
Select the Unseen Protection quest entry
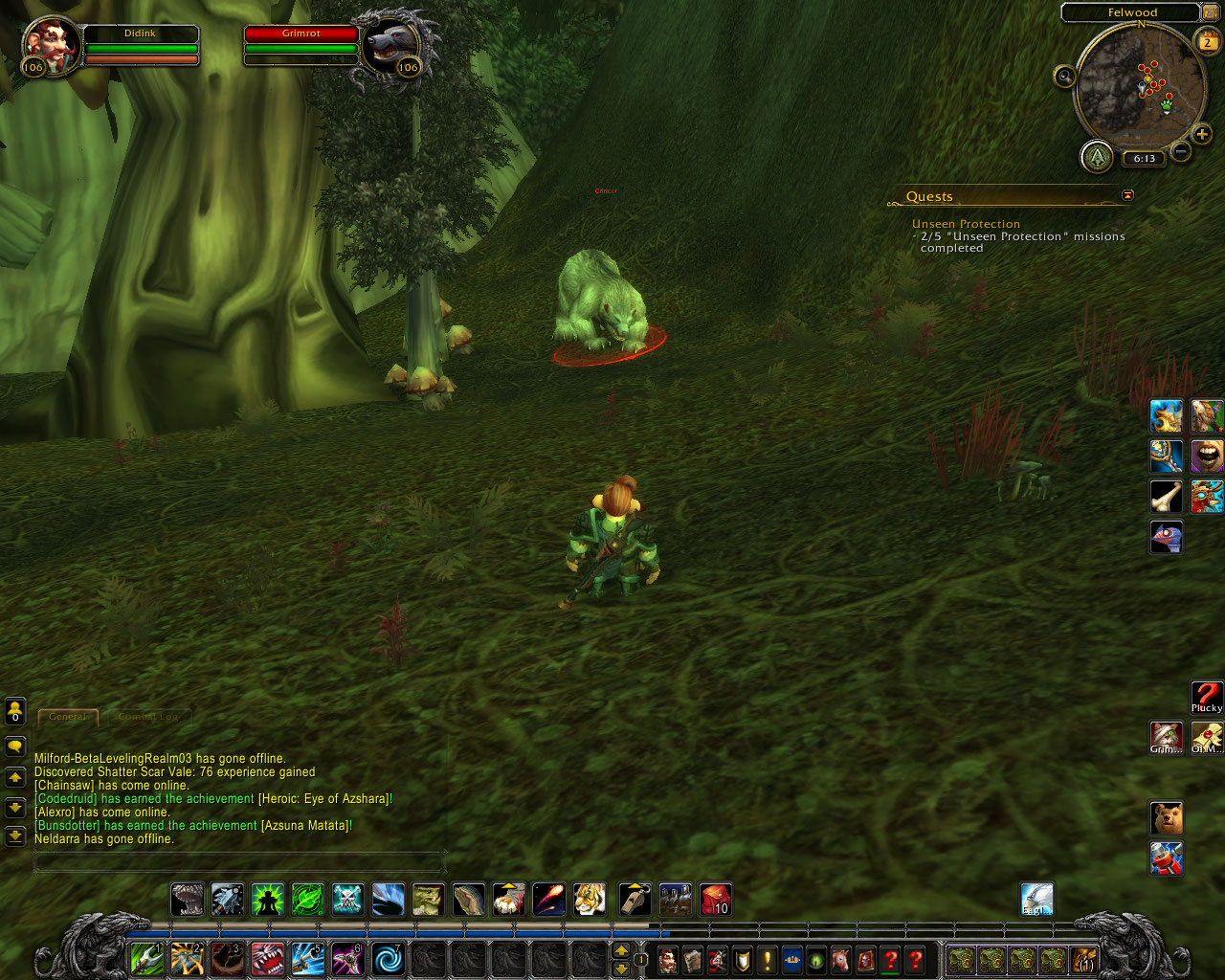(x=966, y=224)
